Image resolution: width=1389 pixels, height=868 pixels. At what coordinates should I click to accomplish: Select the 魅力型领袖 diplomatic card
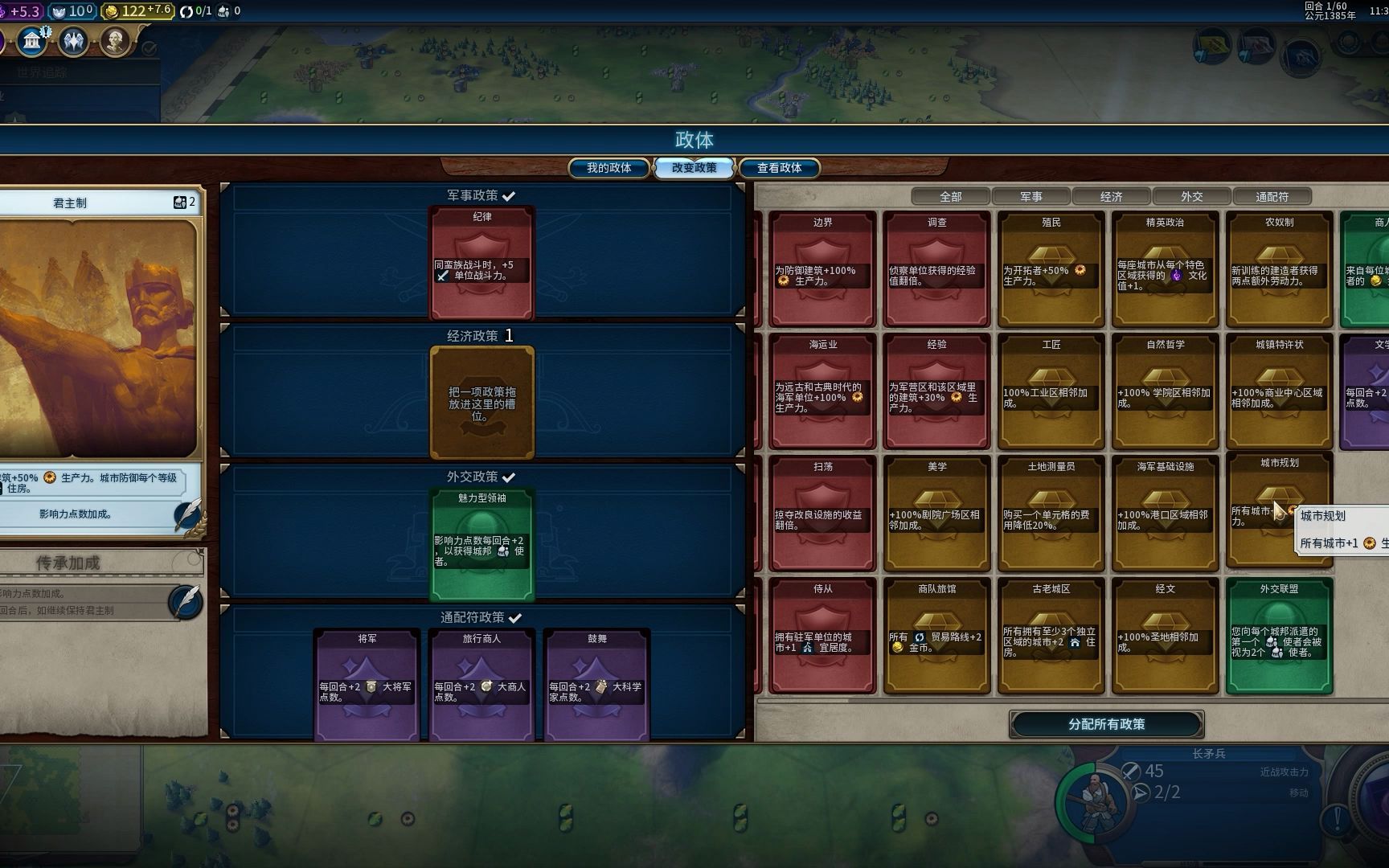coord(481,546)
